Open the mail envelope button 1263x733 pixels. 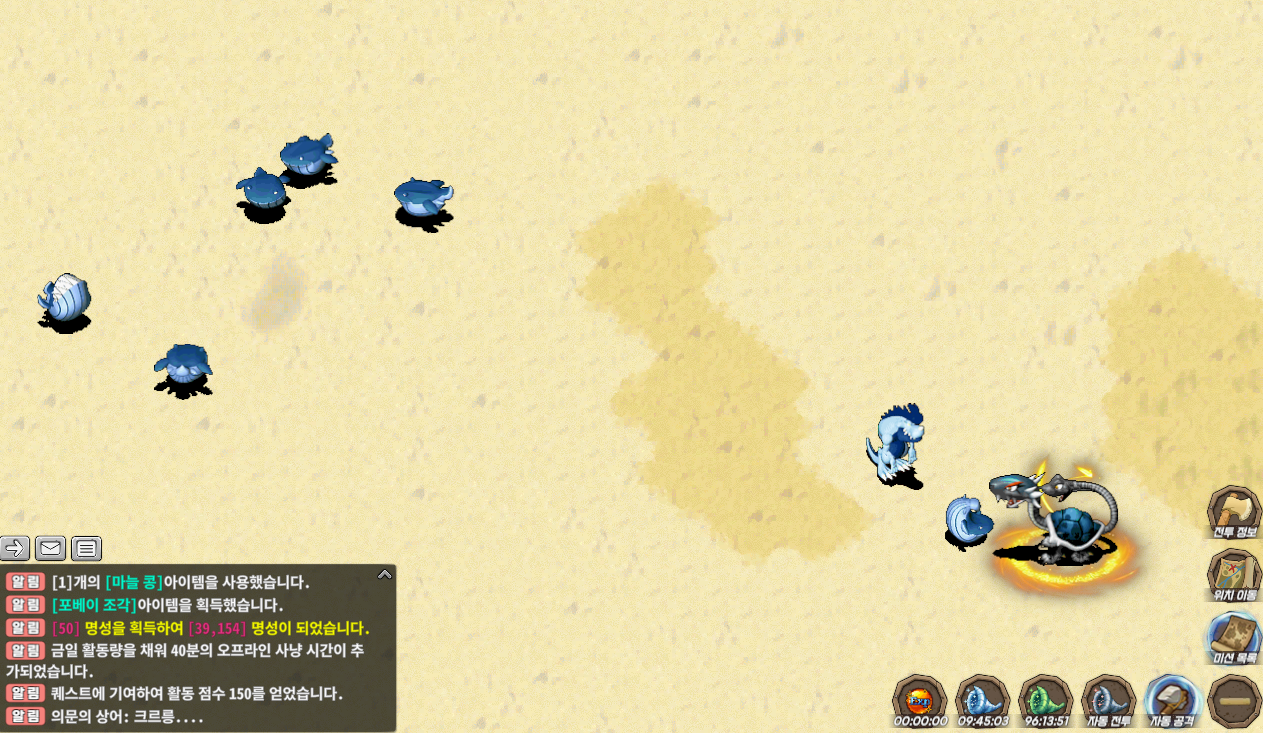[x=51, y=548]
